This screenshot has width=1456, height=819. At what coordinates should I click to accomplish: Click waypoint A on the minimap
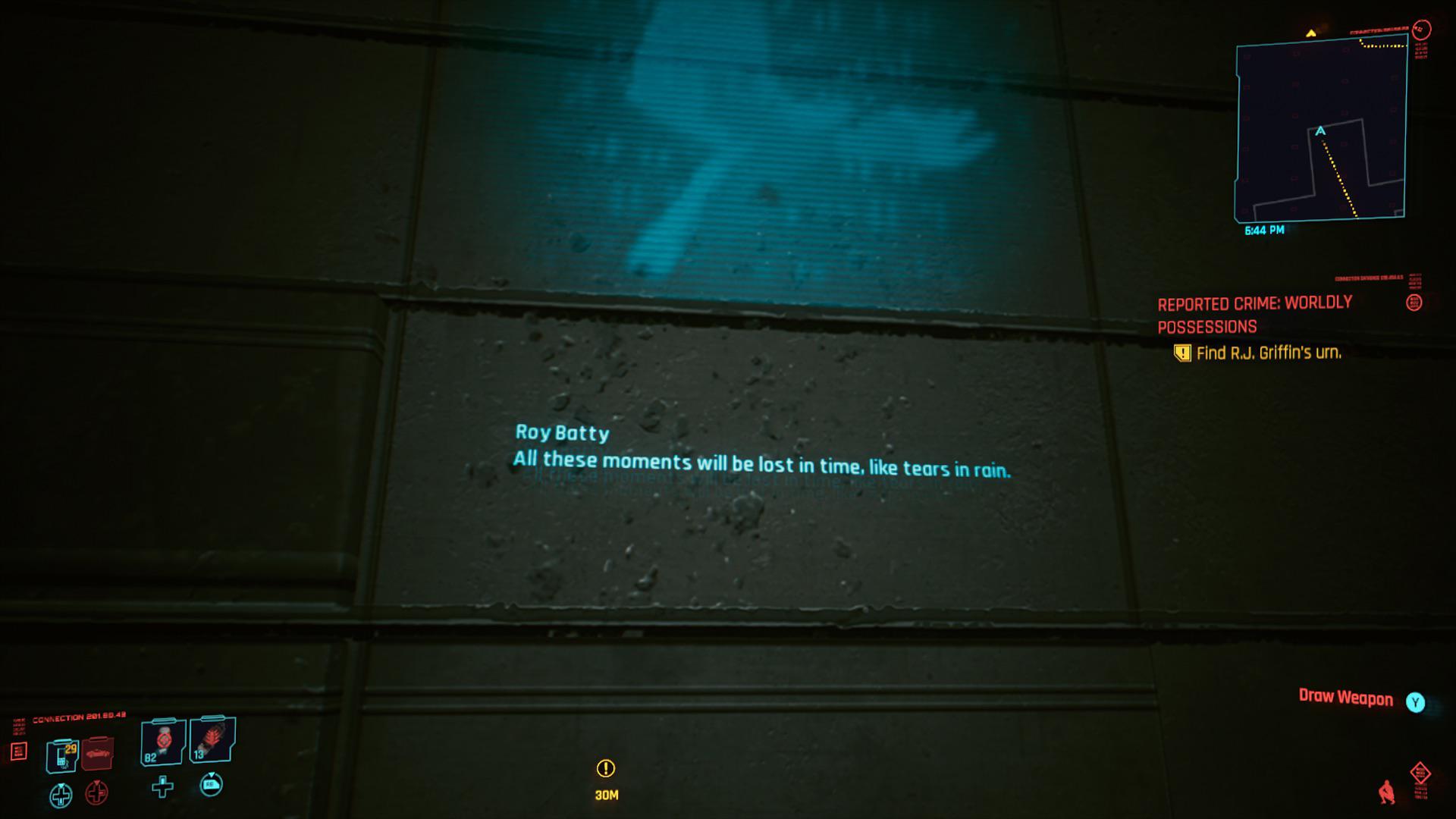1322,130
